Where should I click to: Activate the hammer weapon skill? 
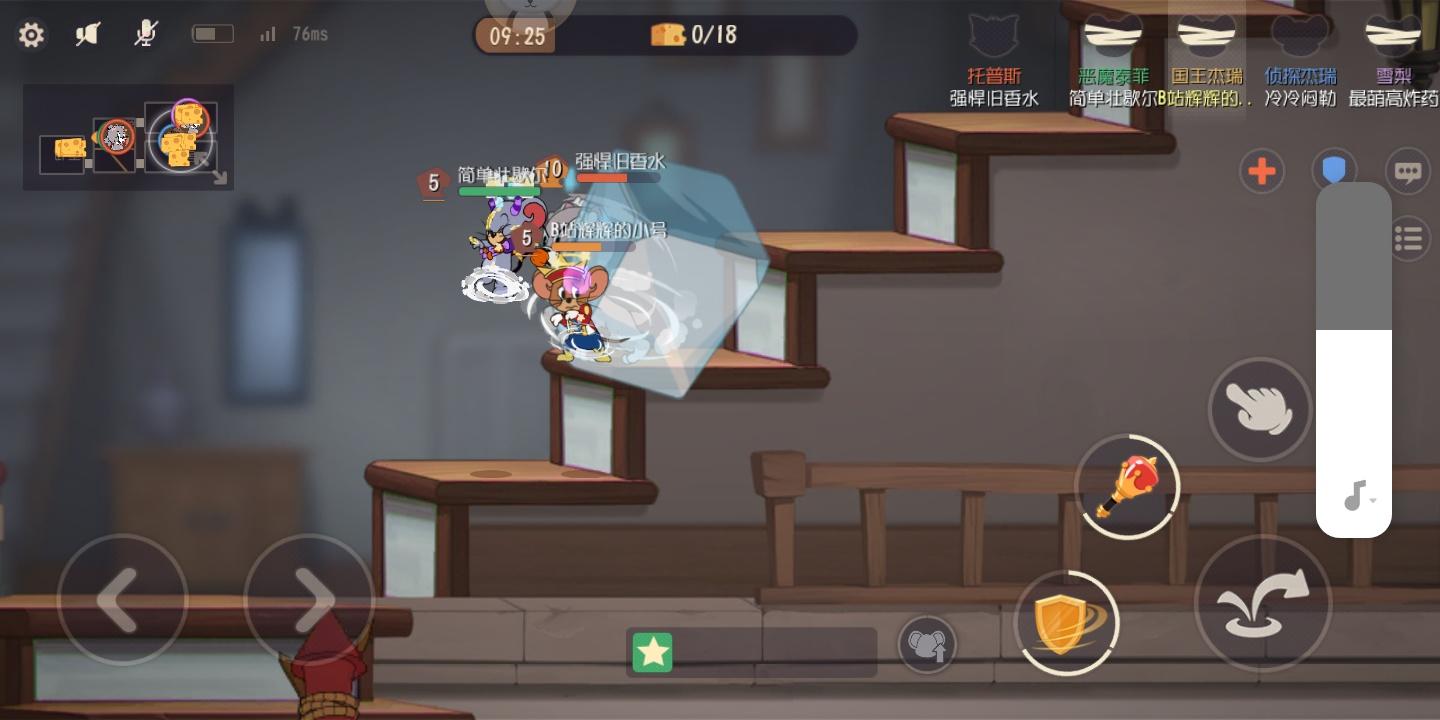click(x=1128, y=487)
